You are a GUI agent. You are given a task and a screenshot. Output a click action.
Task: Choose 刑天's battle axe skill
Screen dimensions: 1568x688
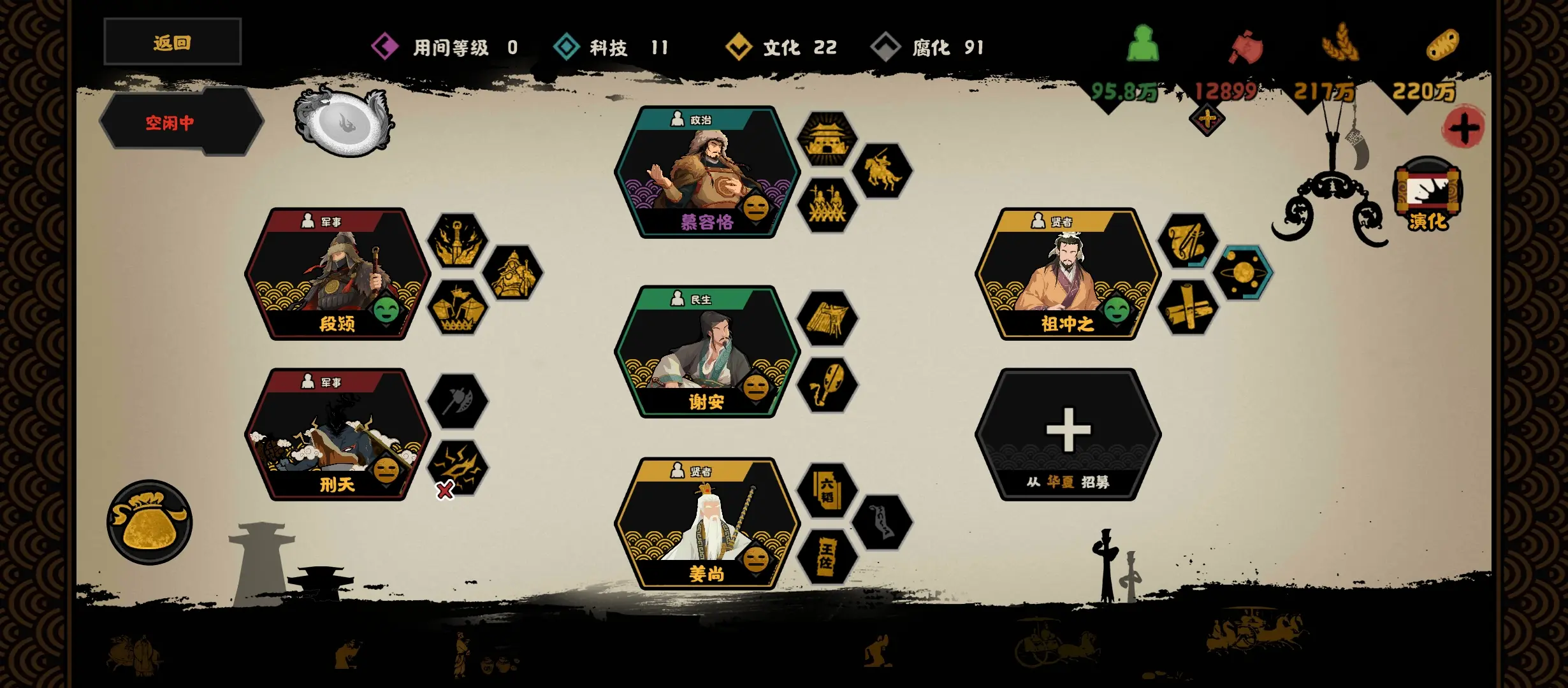[x=456, y=401]
